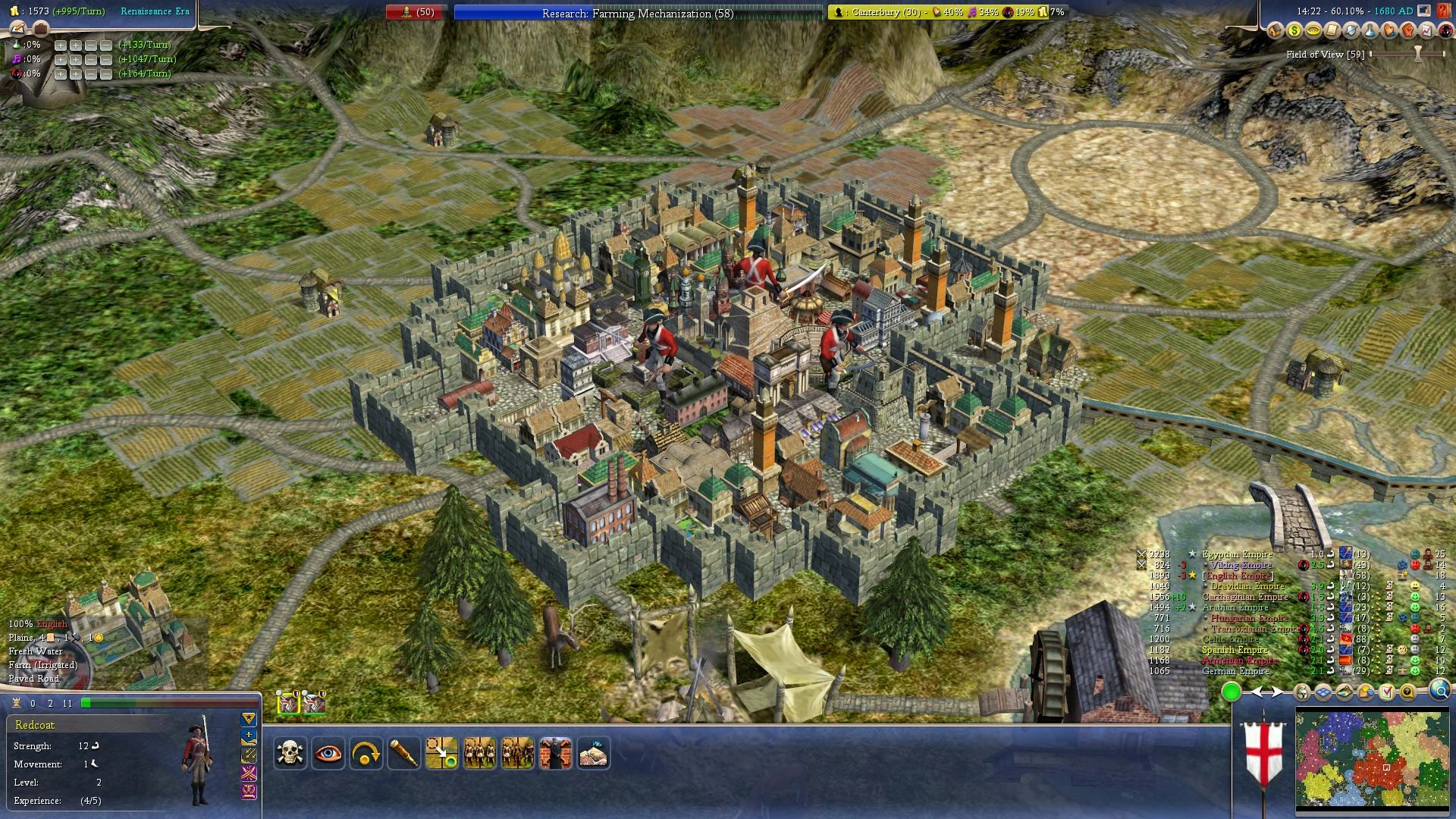This screenshot has width=1456, height=819.
Task: Open the Civilopedia red question book
Action: click(1443, 11)
